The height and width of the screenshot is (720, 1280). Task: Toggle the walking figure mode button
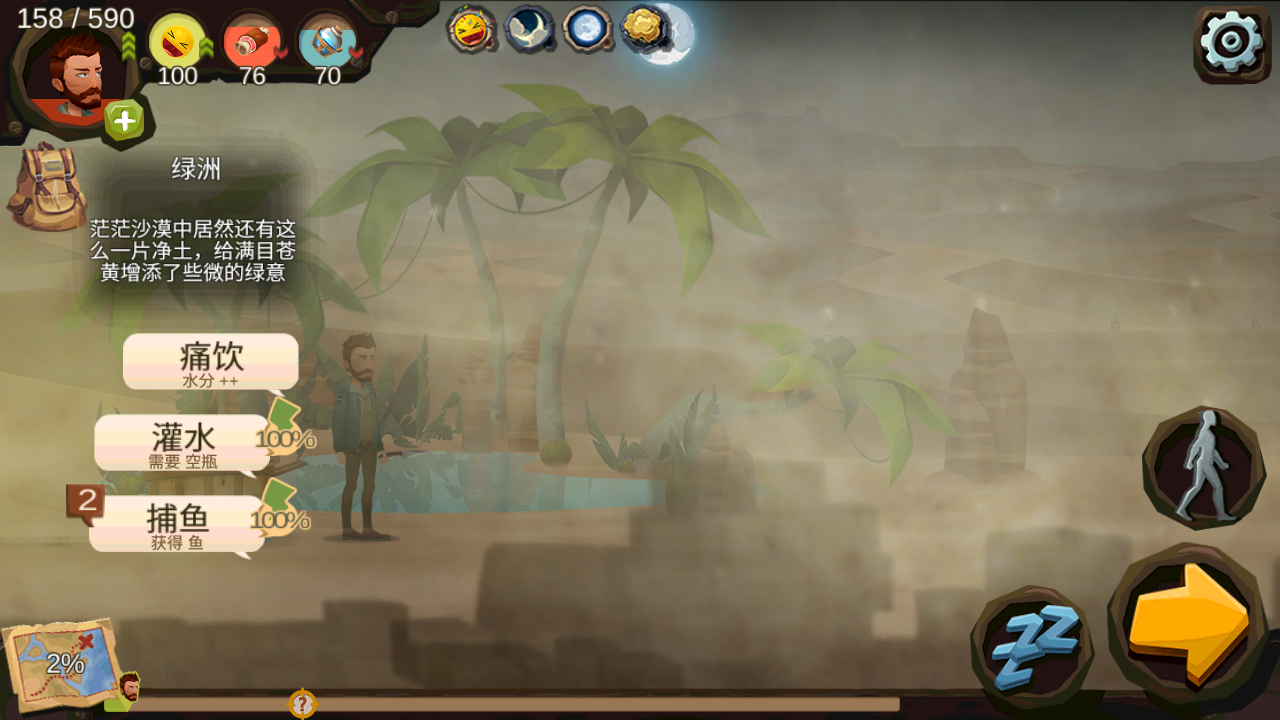tap(1203, 467)
